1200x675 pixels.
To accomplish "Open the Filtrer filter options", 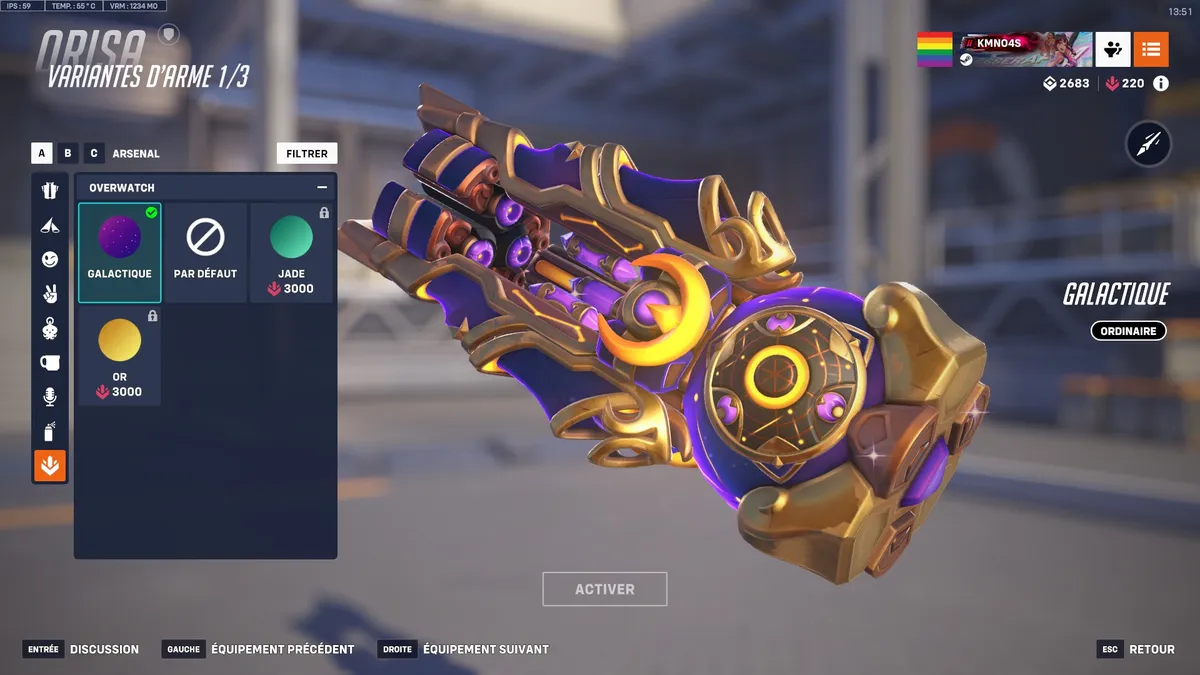I will [307, 154].
